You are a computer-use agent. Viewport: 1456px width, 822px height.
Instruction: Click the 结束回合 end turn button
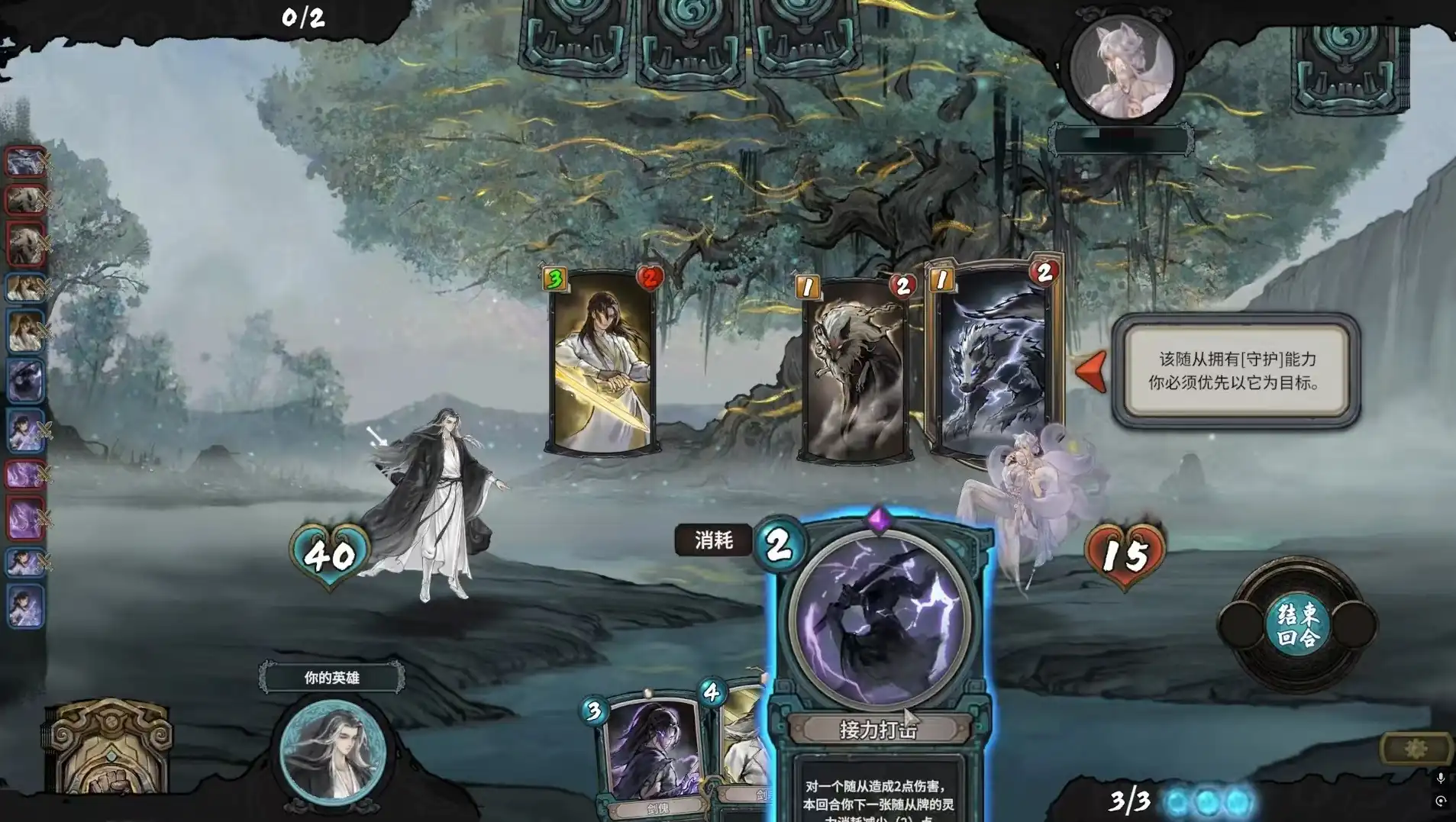(1297, 625)
